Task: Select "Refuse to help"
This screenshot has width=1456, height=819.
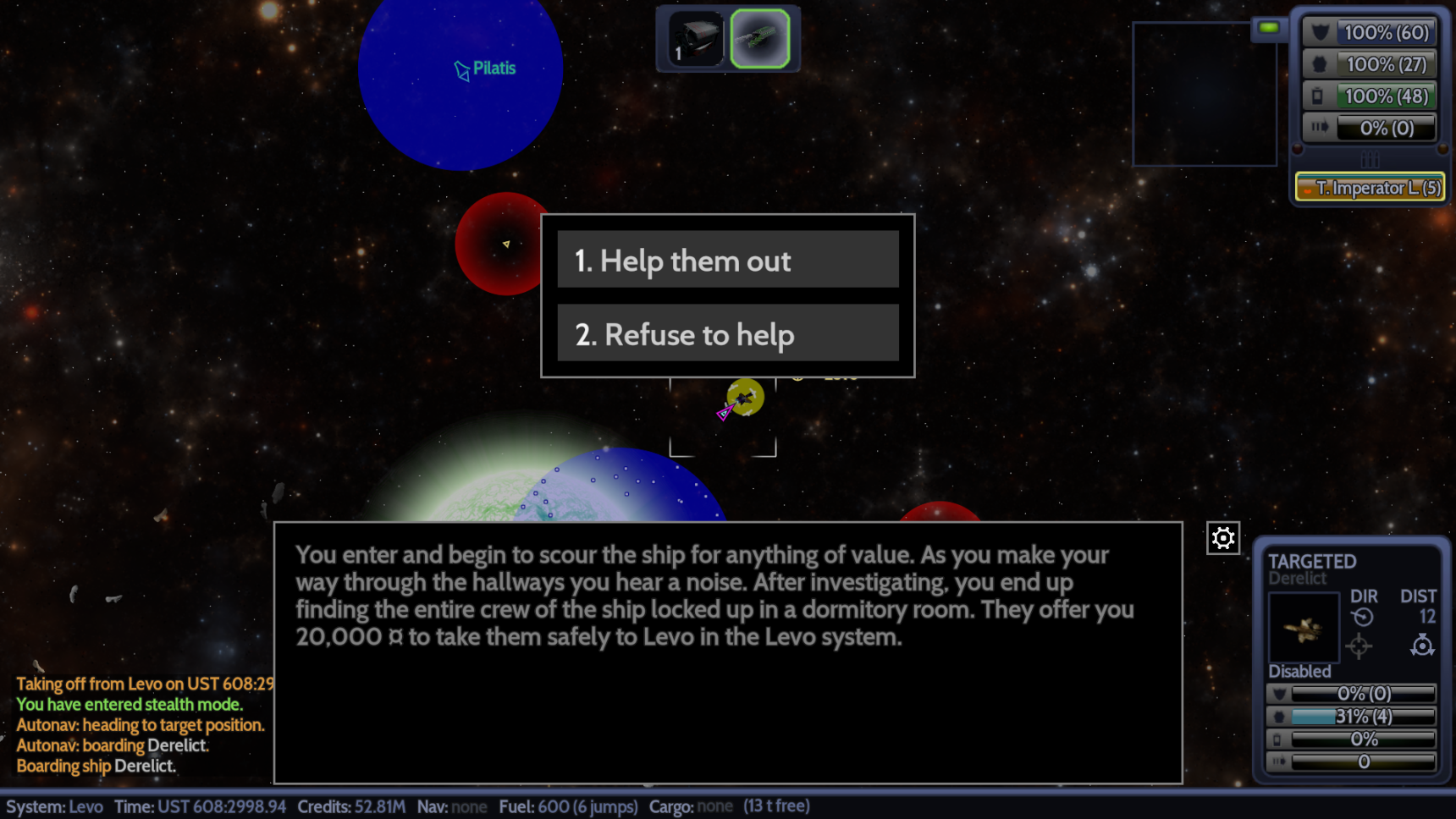Action: click(x=728, y=333)
